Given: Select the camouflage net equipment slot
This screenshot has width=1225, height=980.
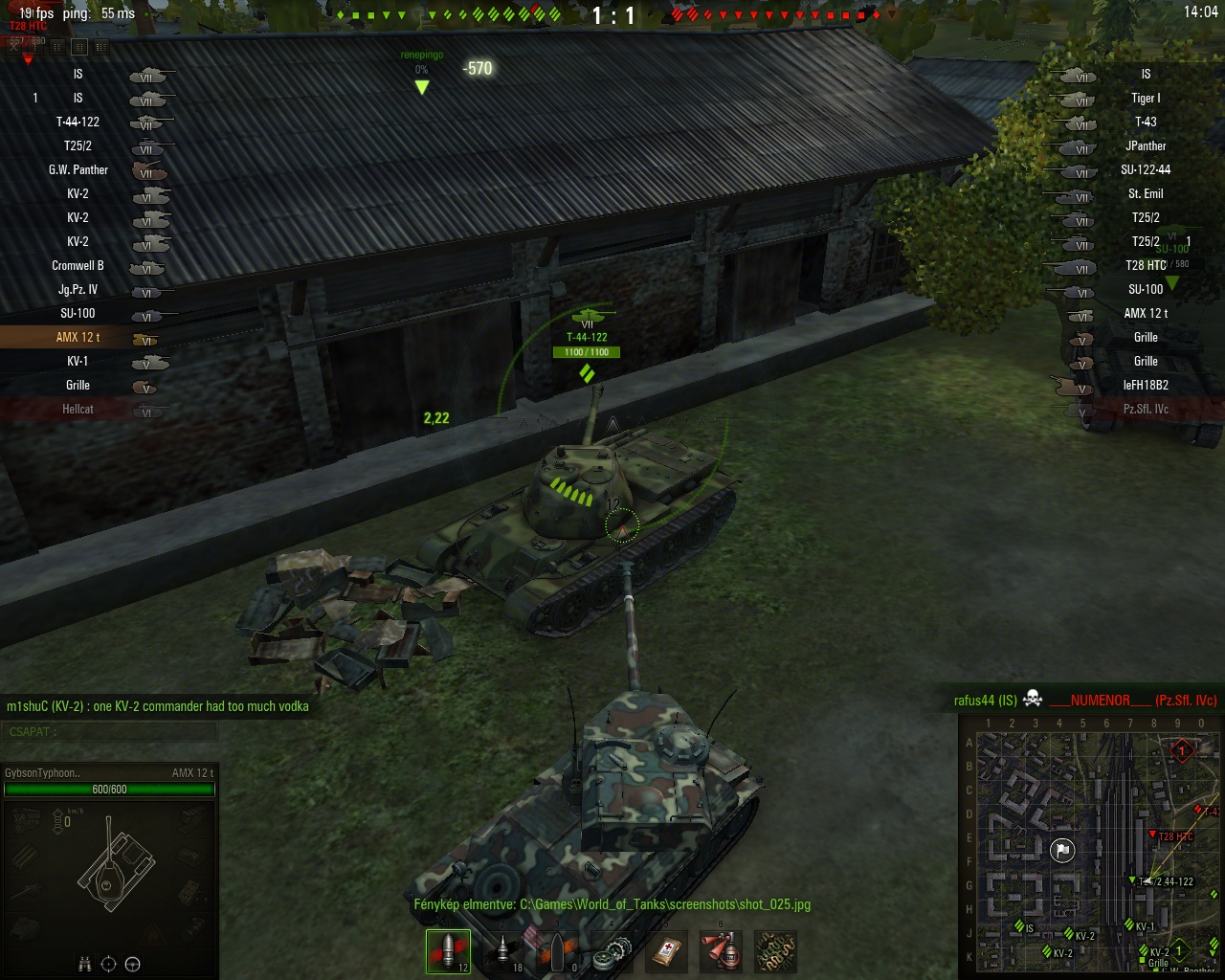Looking at the screenshot, I should pyautogui.click(x=775, y=951).
